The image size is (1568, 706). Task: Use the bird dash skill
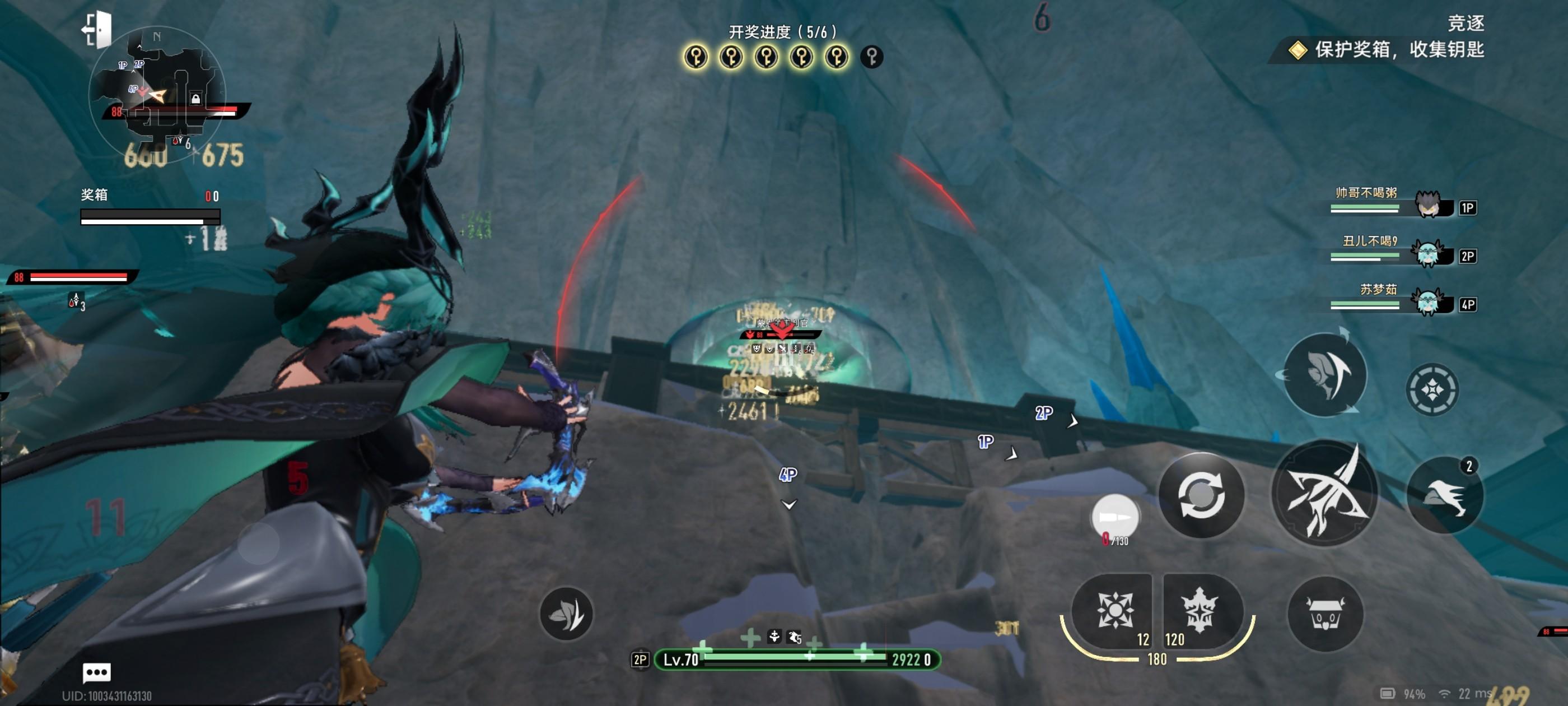(x=1445, y=495)
